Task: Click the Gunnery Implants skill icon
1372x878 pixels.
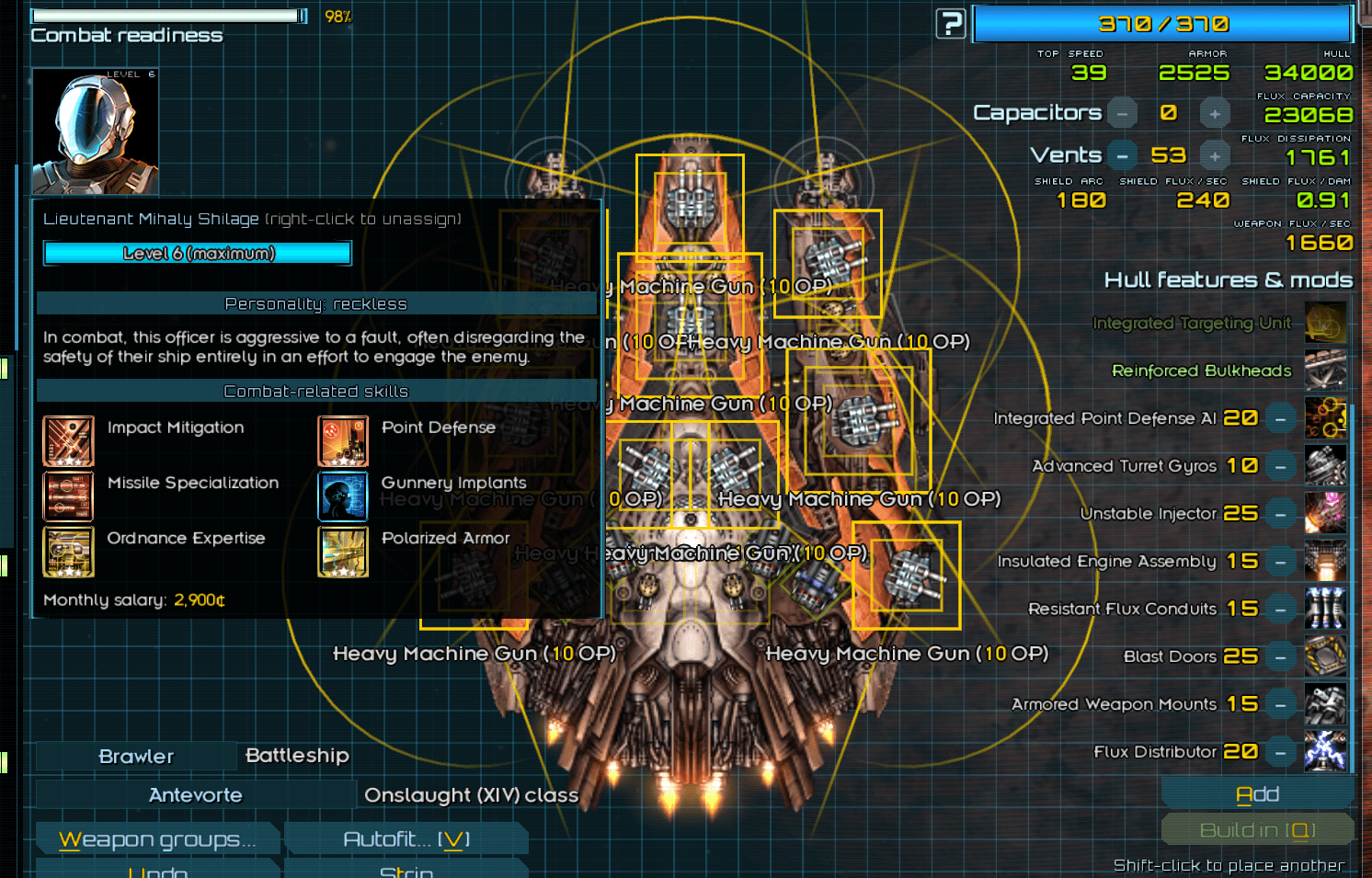Action: tap(342, 496)
